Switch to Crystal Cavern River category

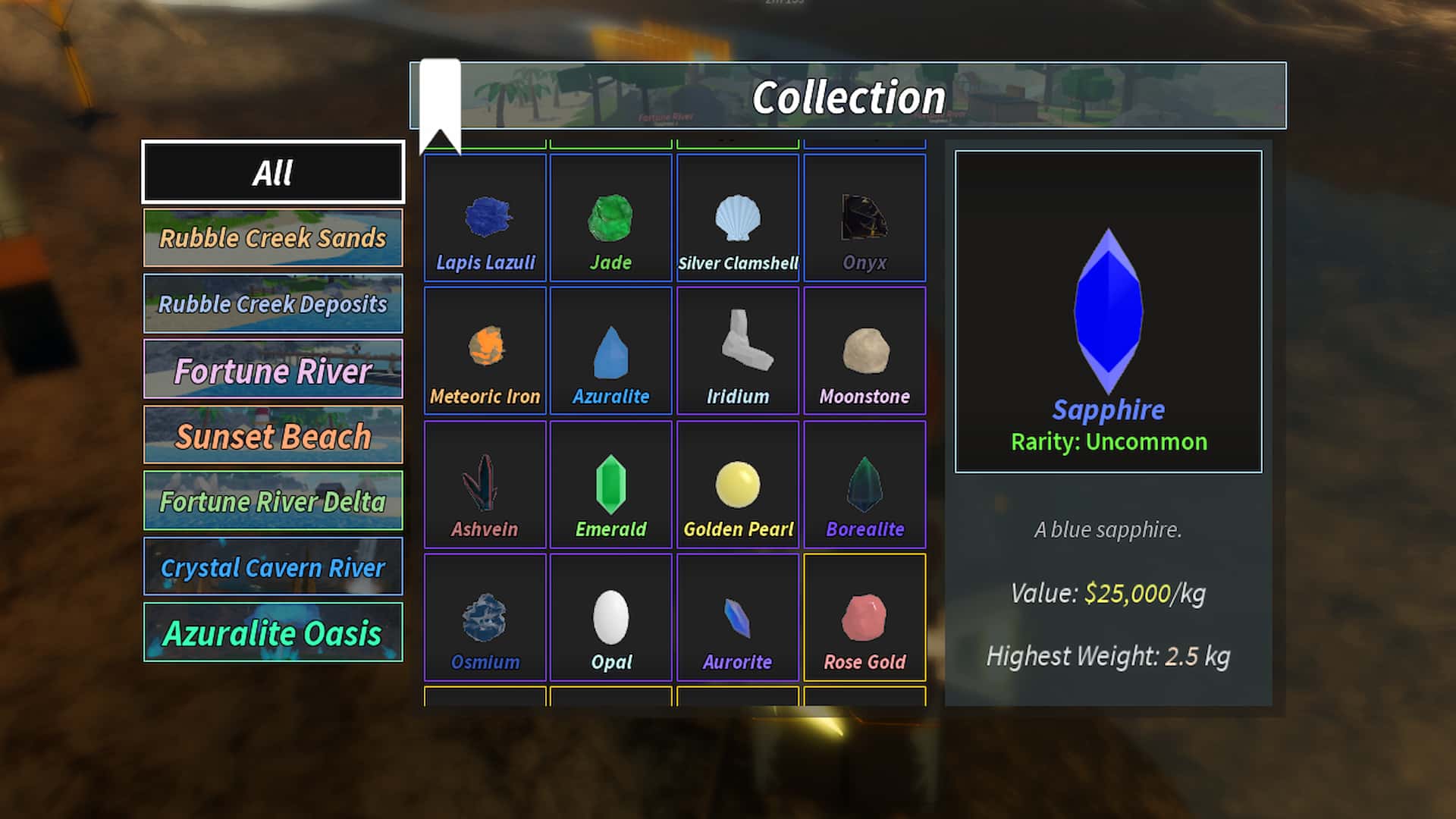coord(273,567)
